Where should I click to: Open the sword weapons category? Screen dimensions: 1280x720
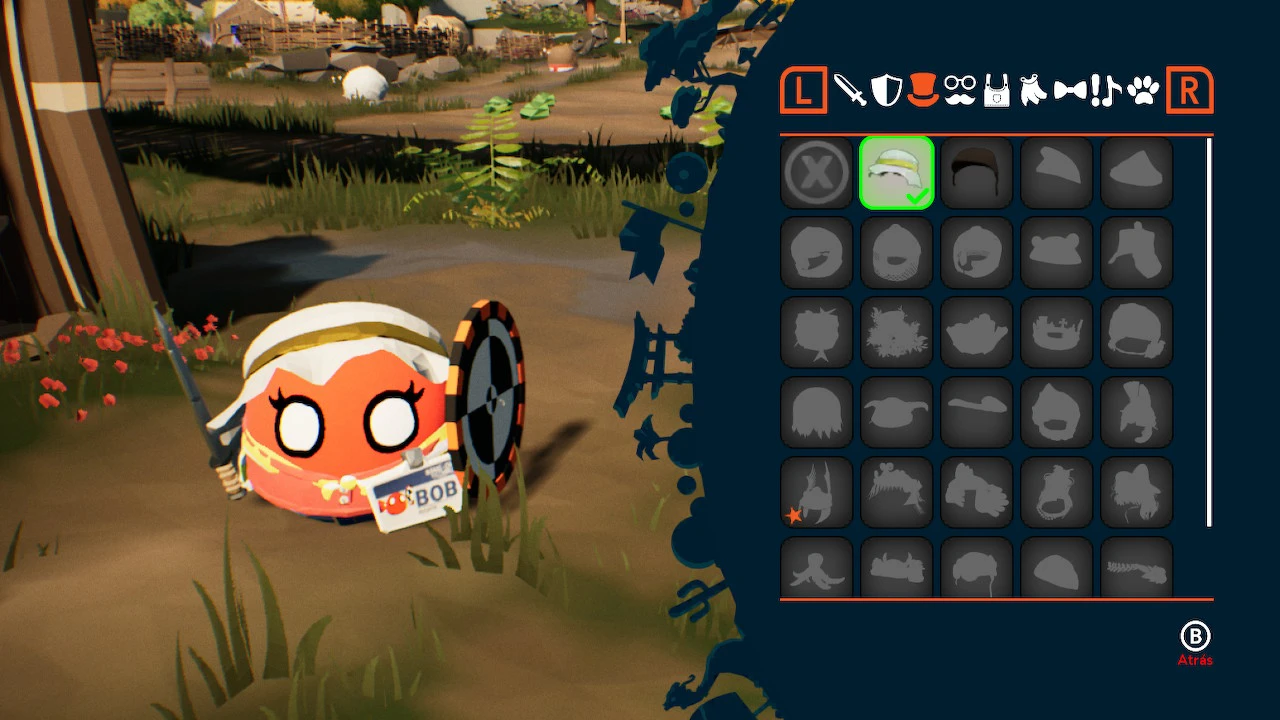coord(850,91)
